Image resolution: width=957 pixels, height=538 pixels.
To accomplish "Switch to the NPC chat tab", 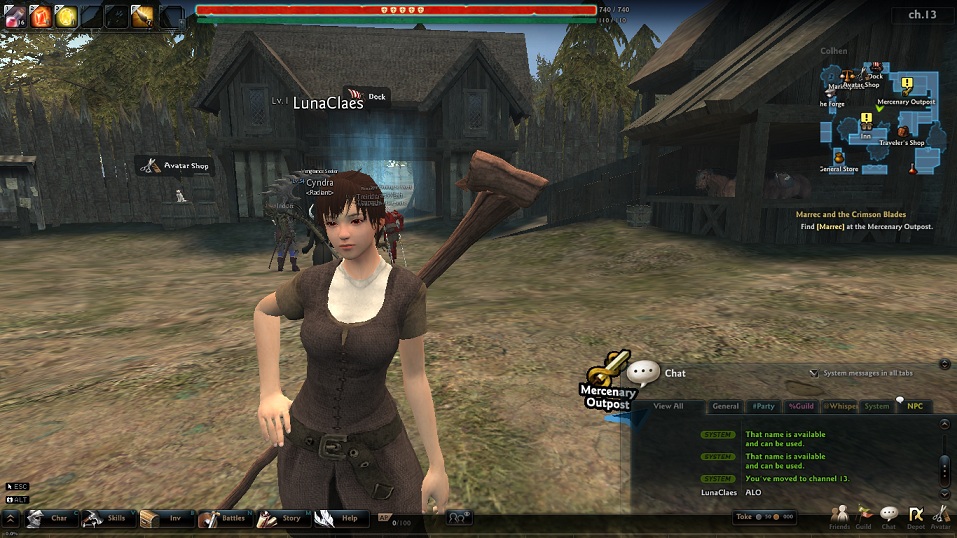I will click(x=914, y=406).
